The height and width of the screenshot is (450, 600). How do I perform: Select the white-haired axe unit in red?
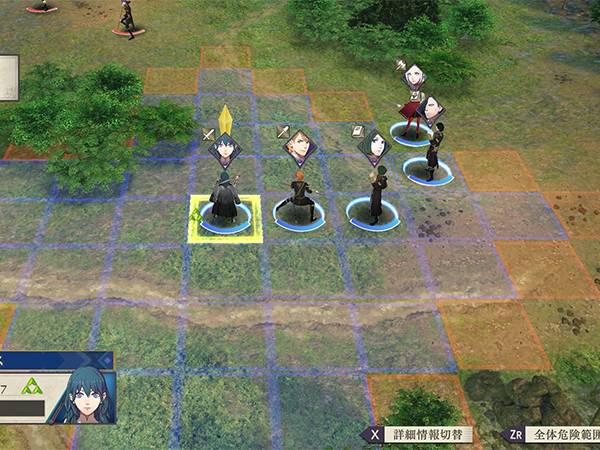pyautogui.click(x=410, y=110)
